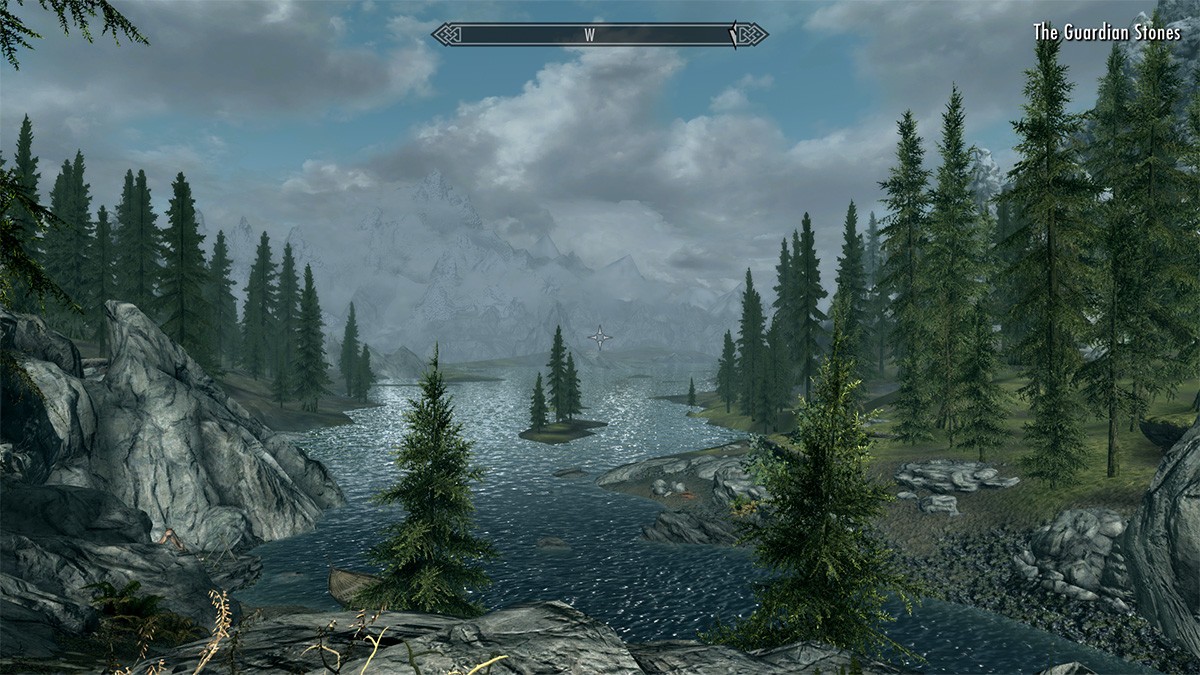Click the compass bar showing the W heading
1200x675 pixels.
point(600,34)
